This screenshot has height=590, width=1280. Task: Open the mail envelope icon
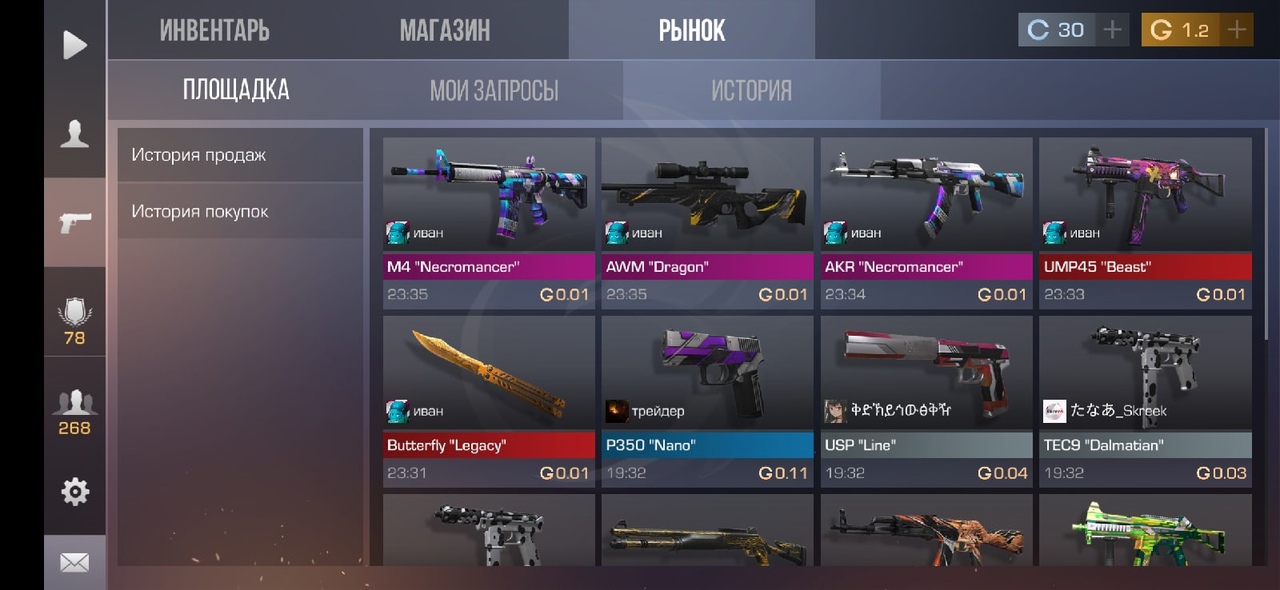[x=75, y=563]
